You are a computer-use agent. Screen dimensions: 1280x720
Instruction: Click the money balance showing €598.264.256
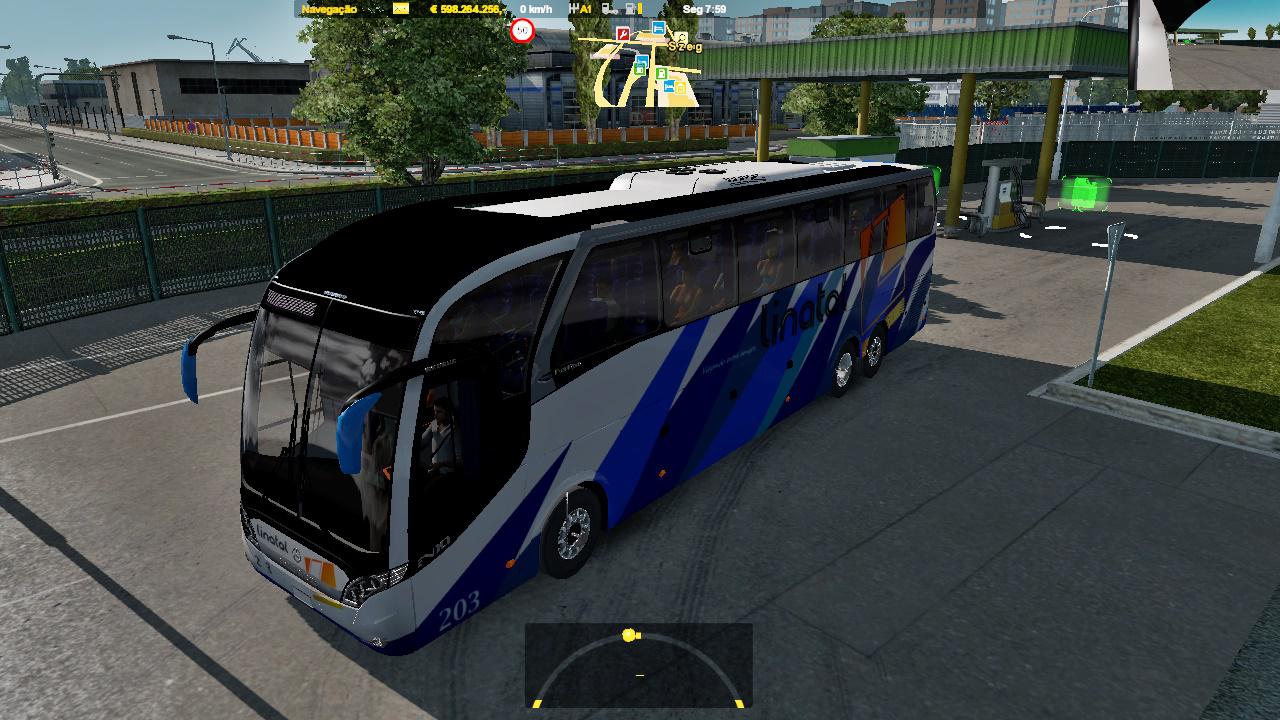466,9
